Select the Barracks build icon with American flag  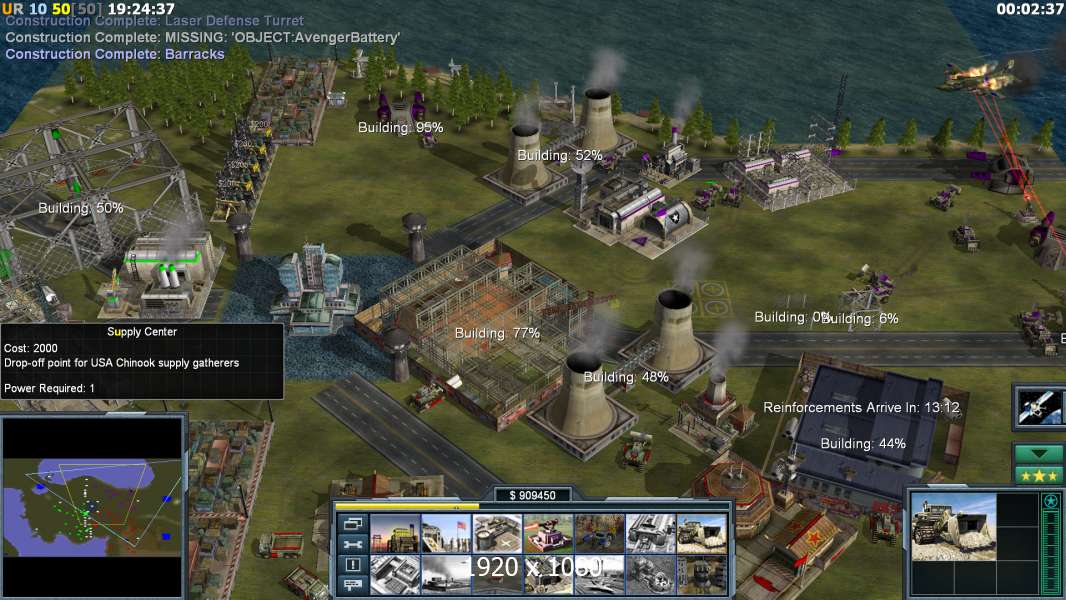[446, 533]
